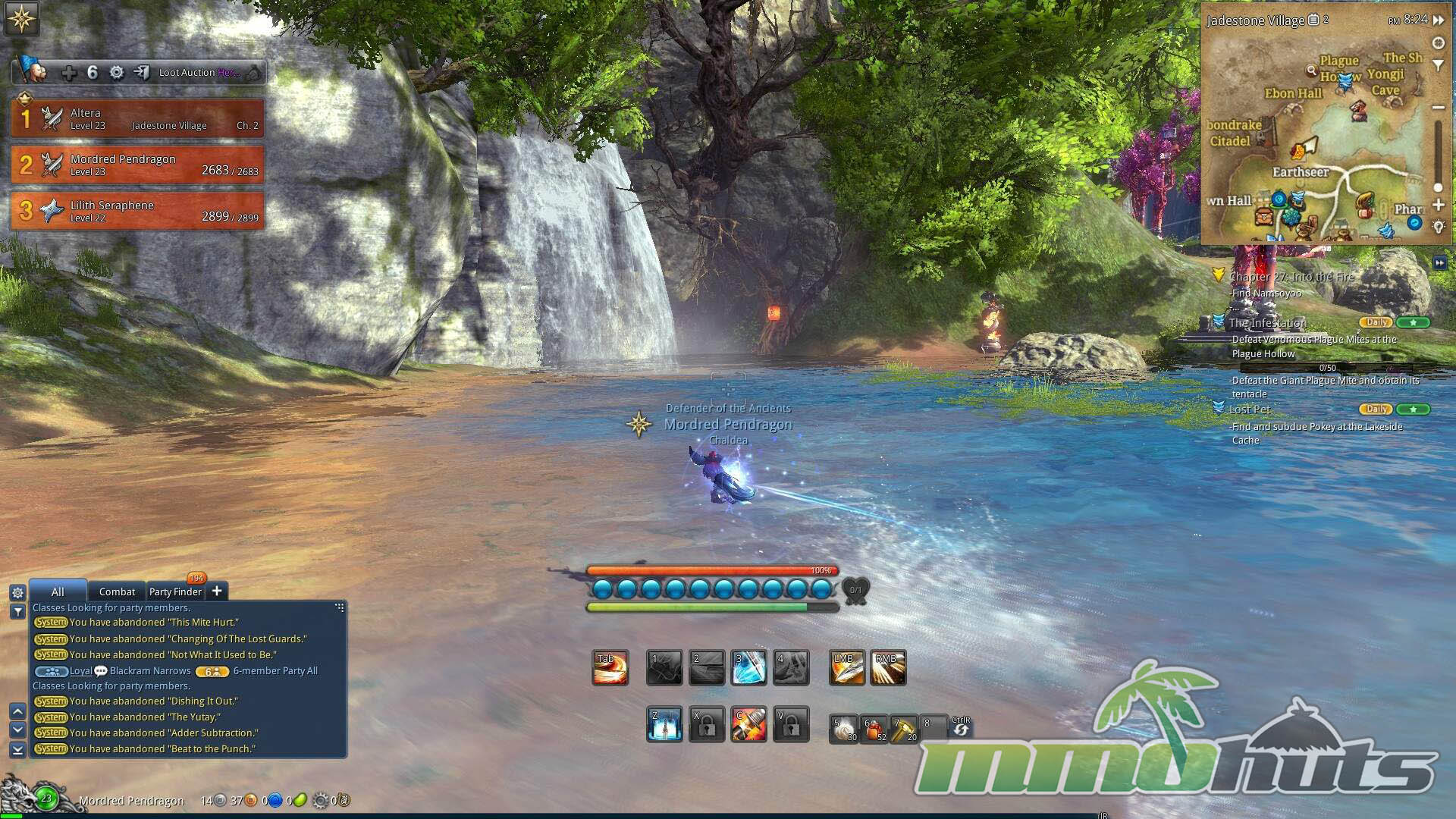Zoom in the minimap with plus button
1456x819 pixels.
click(1438, 205)
